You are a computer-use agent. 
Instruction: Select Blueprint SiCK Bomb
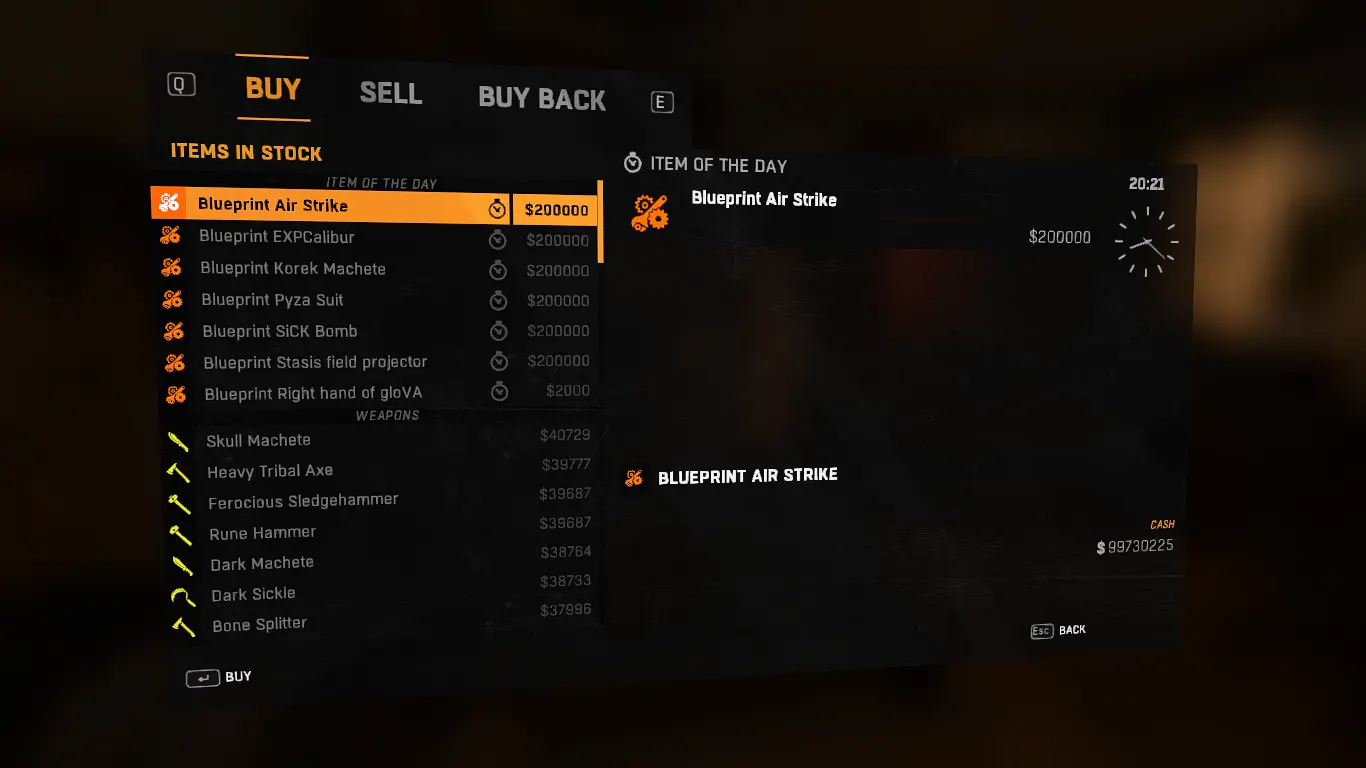[x=279, y=331]
